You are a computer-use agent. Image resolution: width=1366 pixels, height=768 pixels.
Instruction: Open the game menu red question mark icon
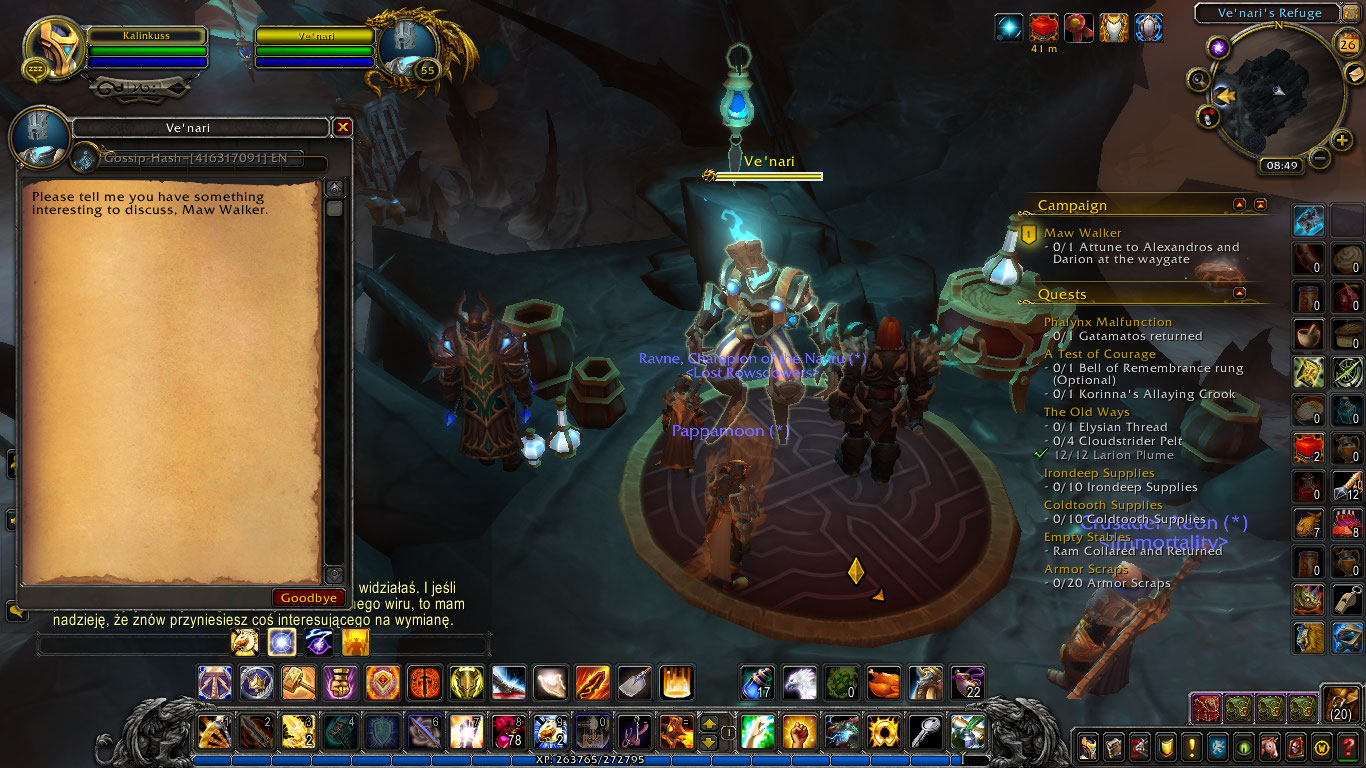(1348, 747)
